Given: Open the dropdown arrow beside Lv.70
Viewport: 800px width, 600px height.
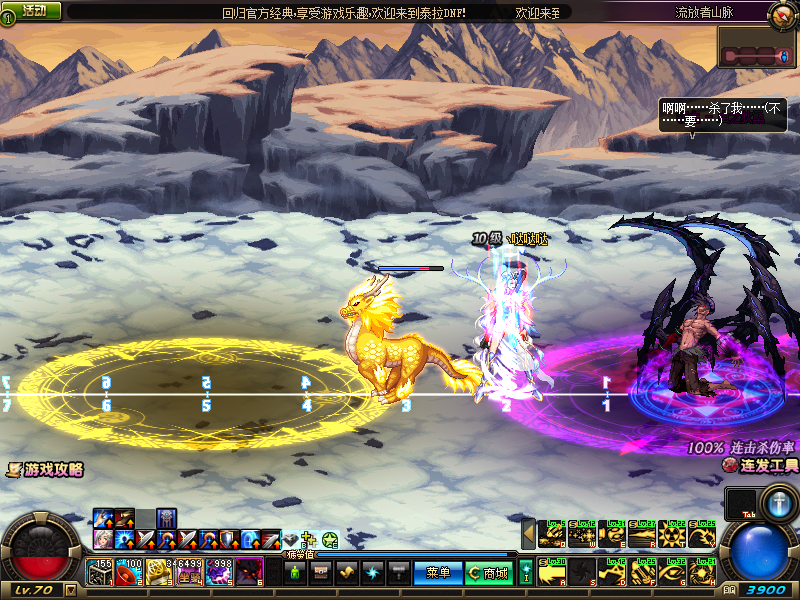Looking at the screenshot, I should (70, 590).
